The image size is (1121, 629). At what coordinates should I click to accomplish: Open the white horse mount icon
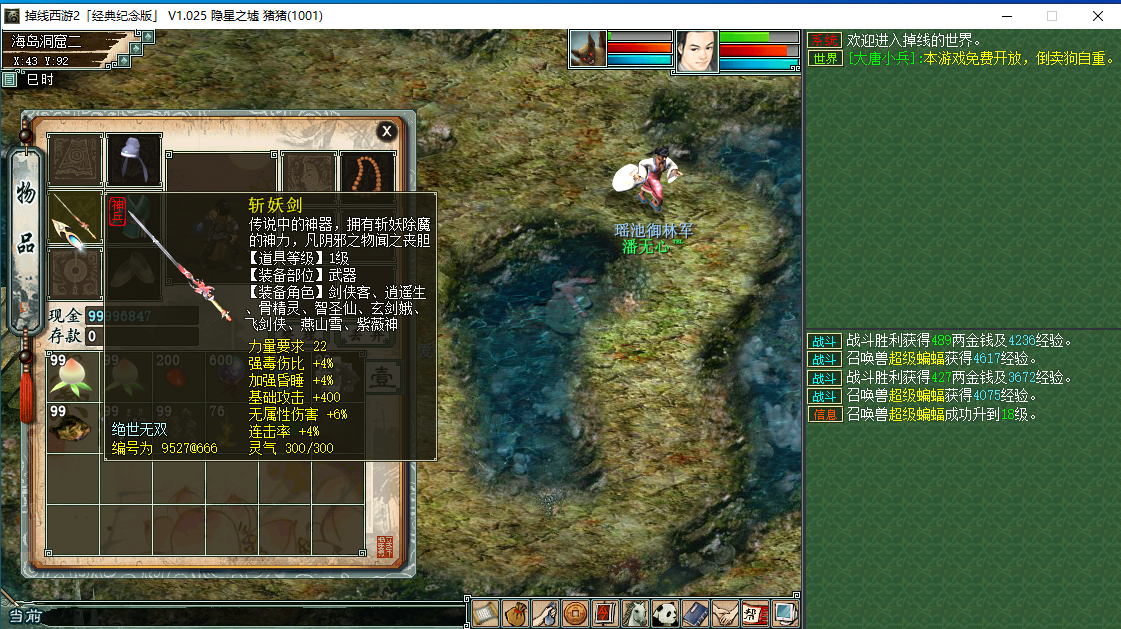635,612
